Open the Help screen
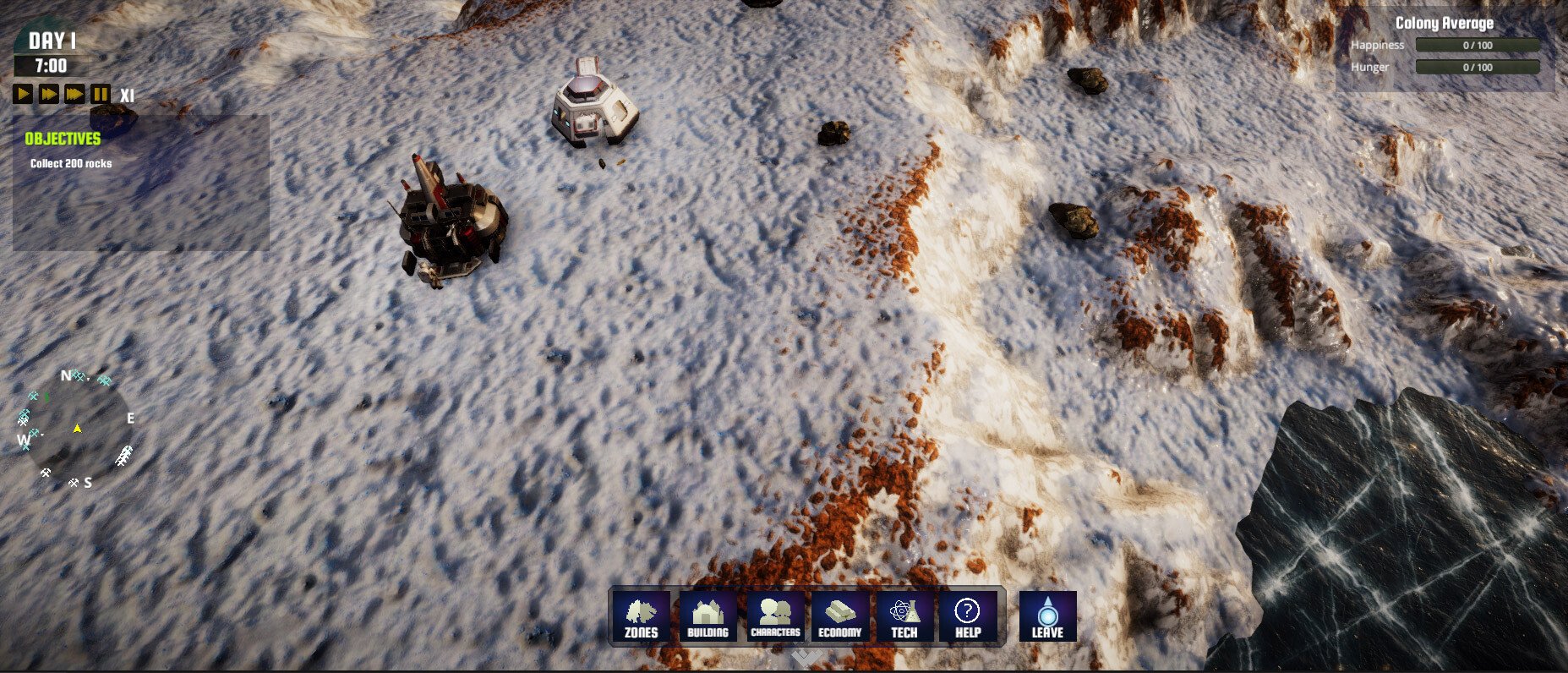 (x=968, y=616)
